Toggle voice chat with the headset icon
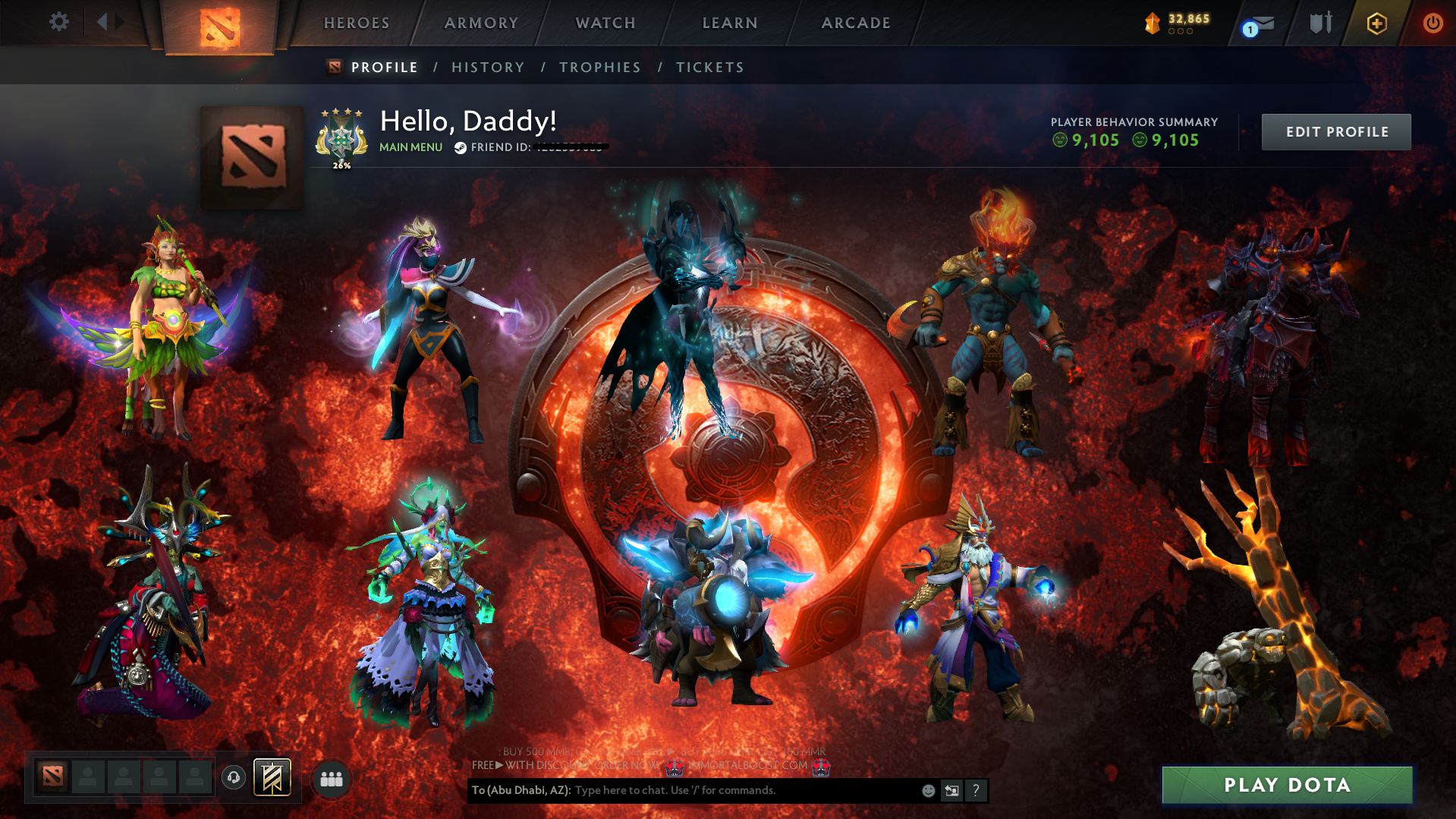 (x=233, y=776)
